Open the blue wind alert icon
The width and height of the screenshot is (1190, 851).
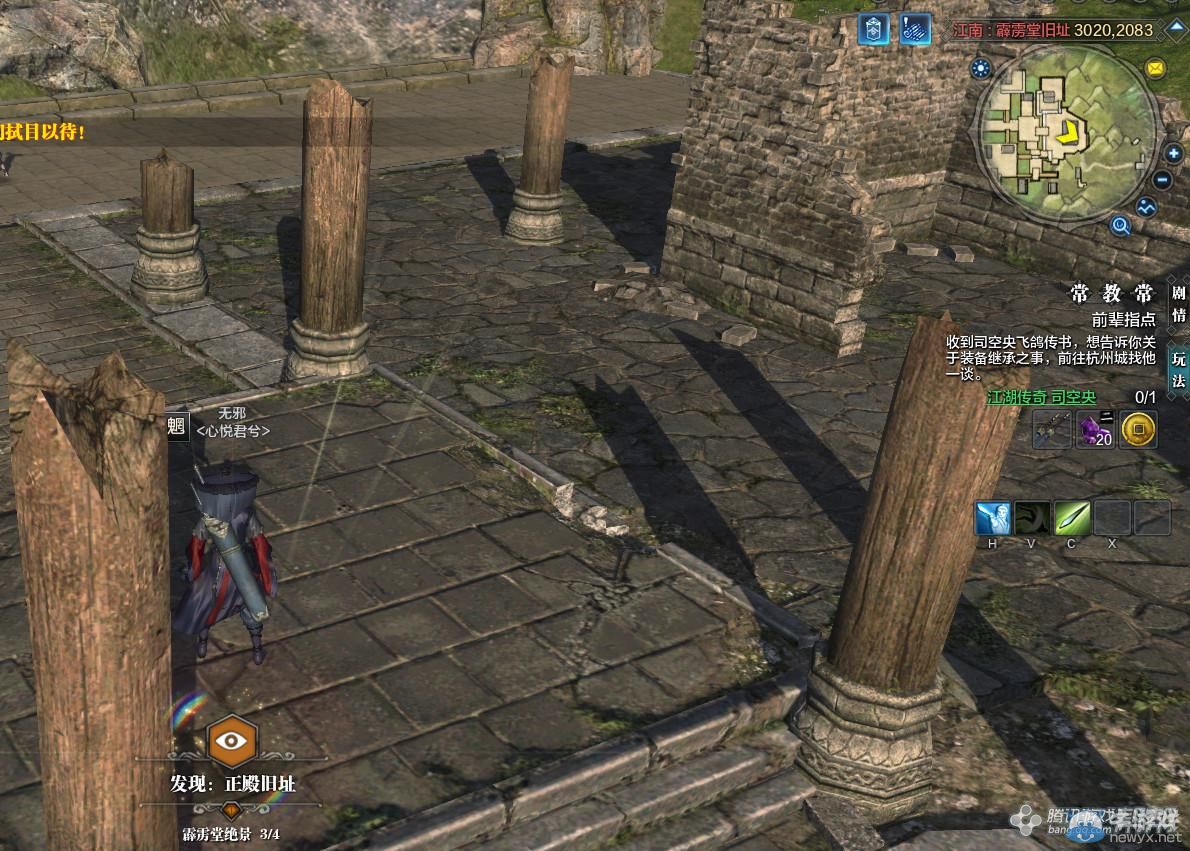coord(914,29)
